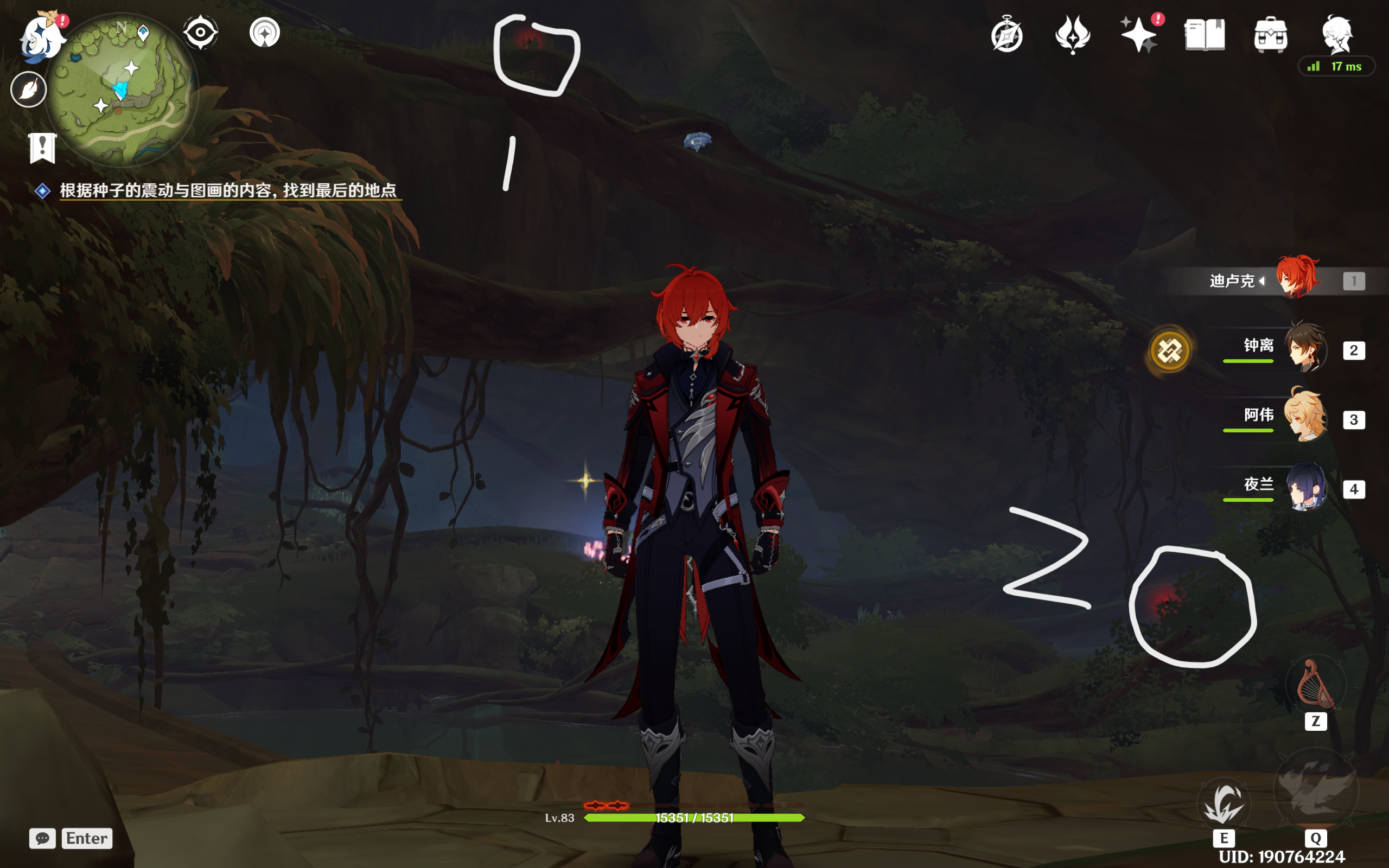Viewport: 1389px width, 868px height.
Task: Open the Adventurer Handbook compass icon
Action: point(1006,36)
